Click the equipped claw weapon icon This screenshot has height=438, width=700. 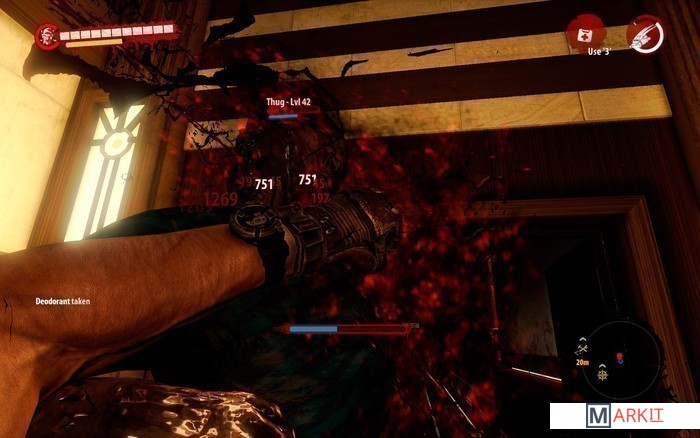point(643,33)
